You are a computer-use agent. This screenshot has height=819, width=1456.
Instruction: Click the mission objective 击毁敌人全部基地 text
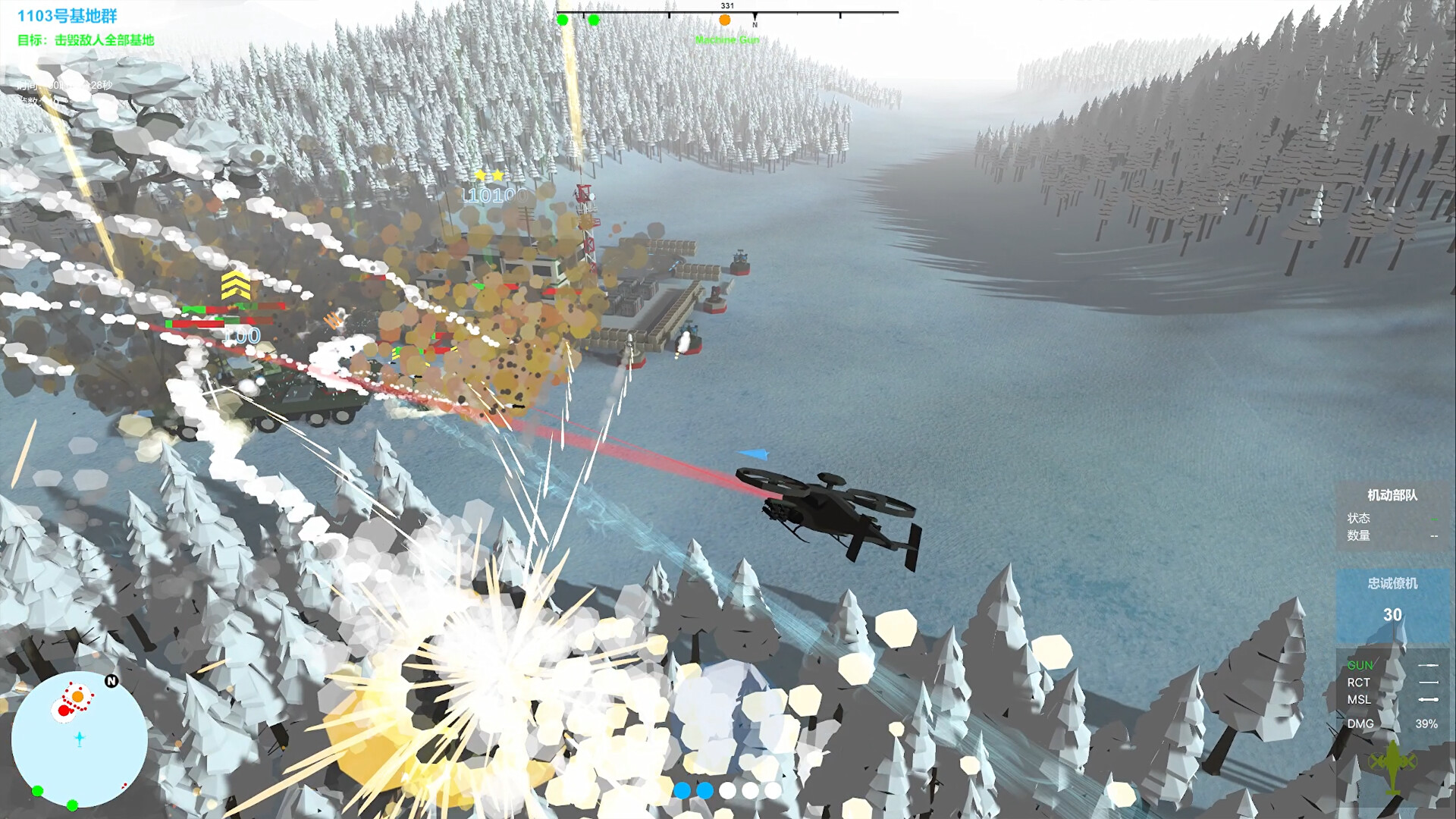[86, 42]
